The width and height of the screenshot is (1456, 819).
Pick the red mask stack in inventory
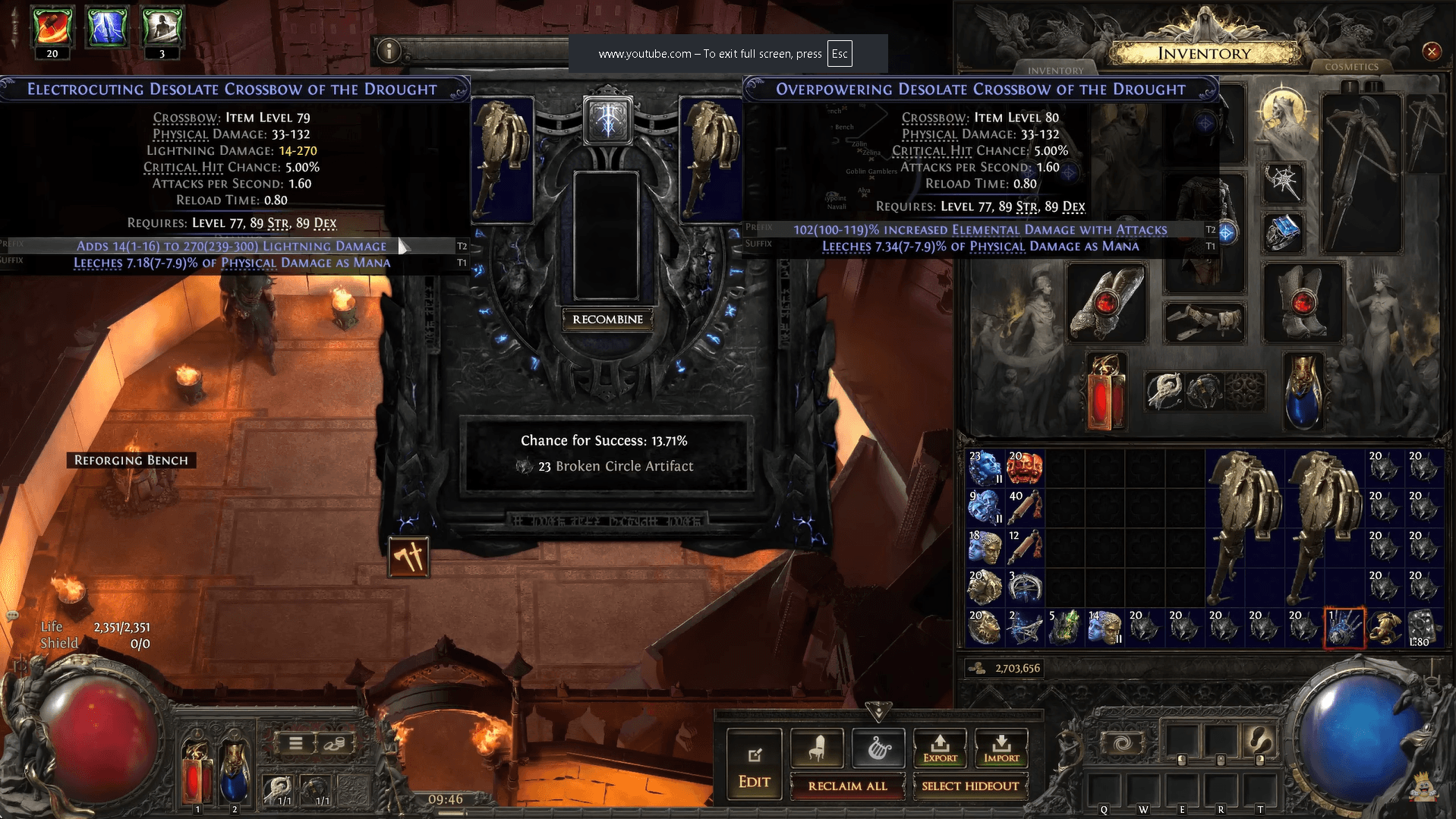click(1024, 468)
